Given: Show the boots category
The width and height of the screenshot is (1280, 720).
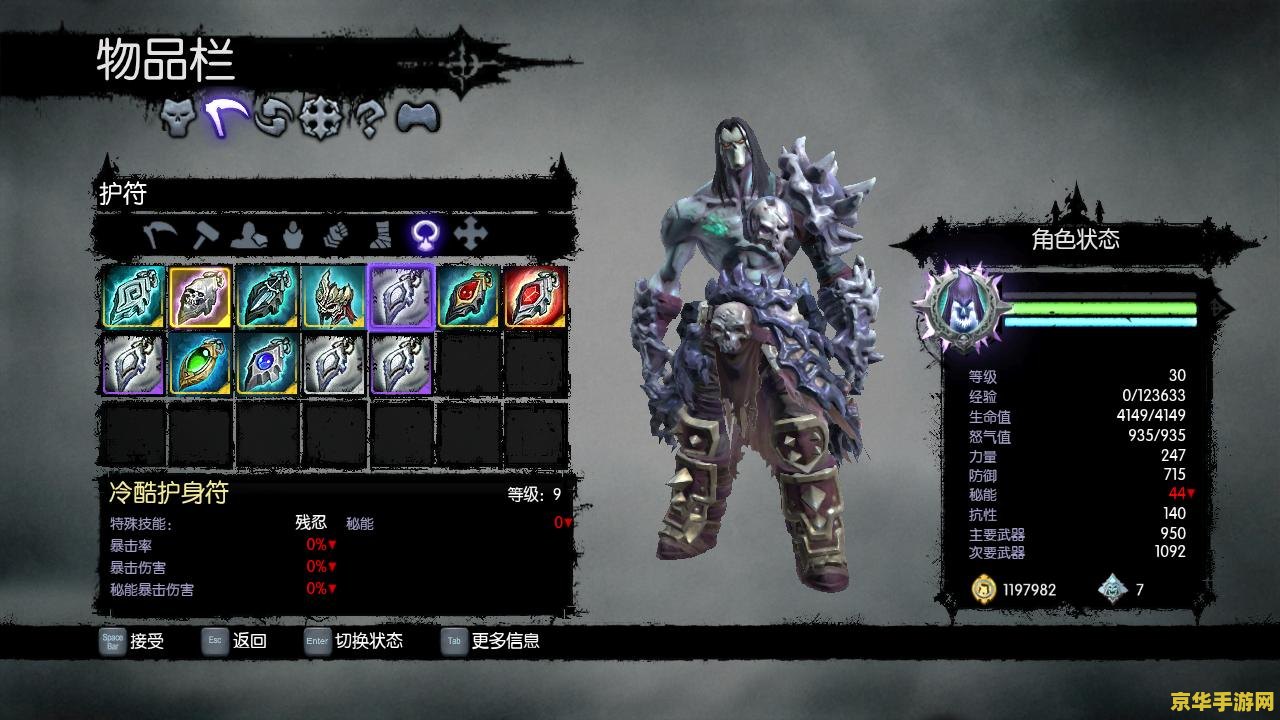Looking at the screenshot, I should 380,235.
